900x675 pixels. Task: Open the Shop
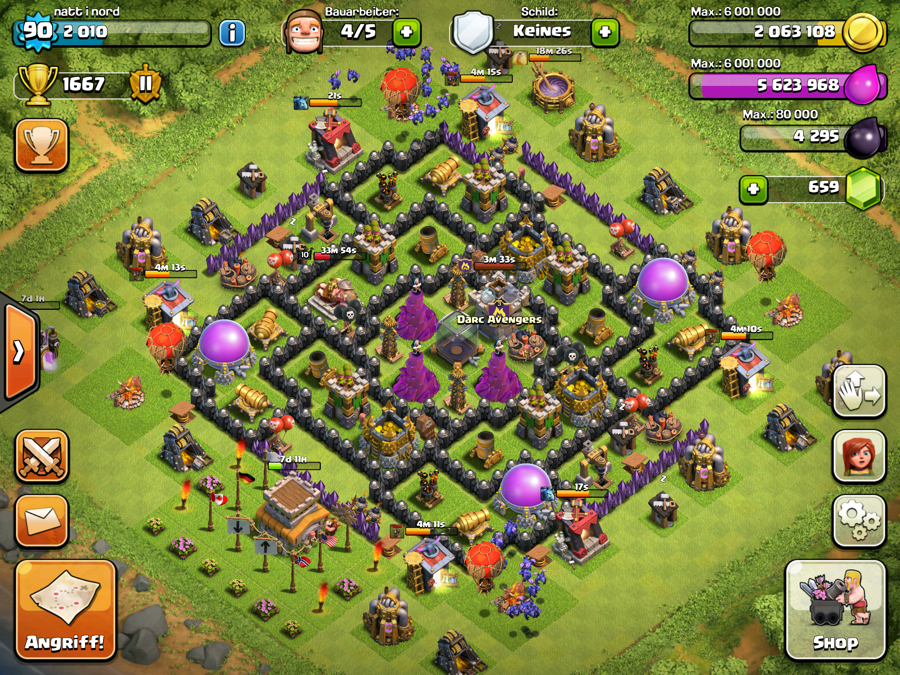[835, 610]
